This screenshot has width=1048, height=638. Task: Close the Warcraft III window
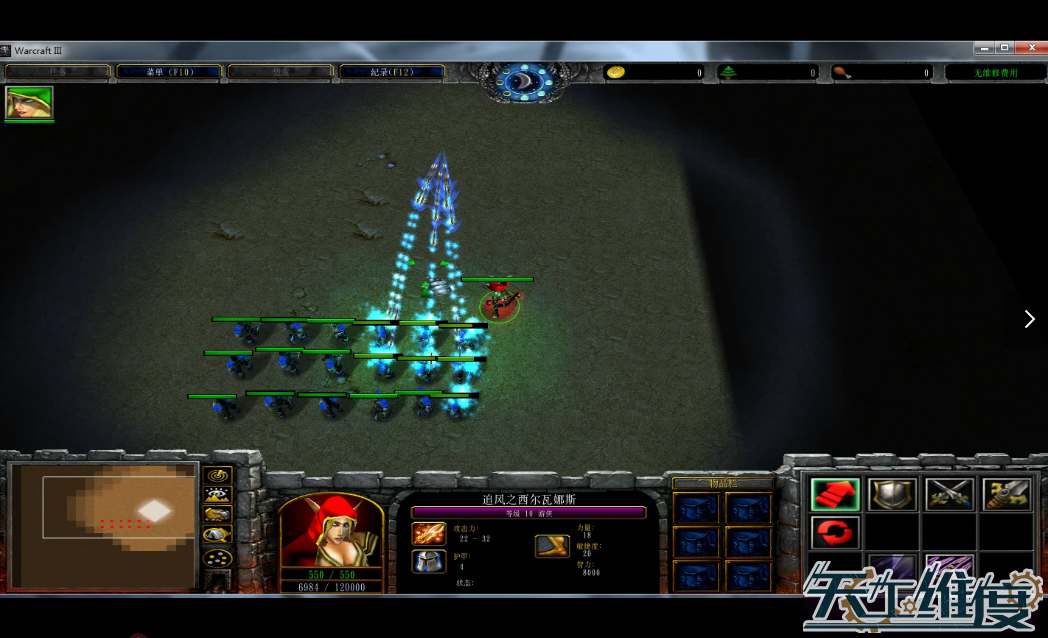[x=1029, y=47]
